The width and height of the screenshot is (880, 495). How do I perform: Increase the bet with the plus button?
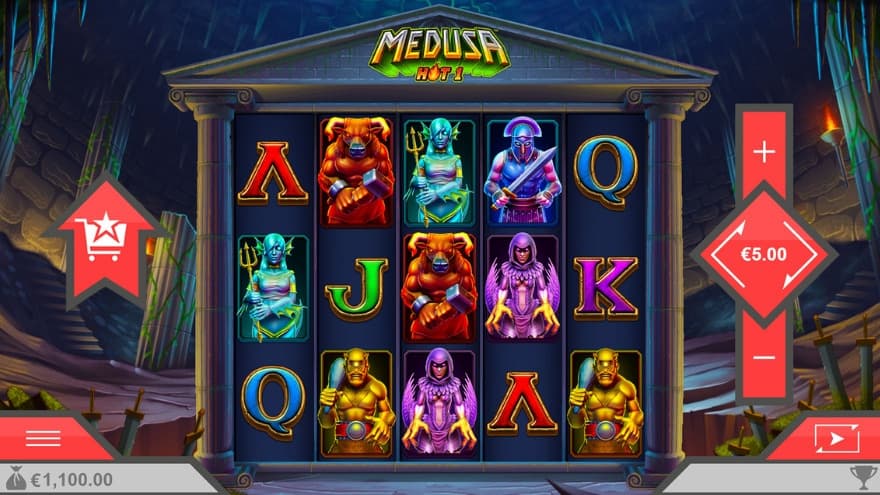tap(764, 152)
